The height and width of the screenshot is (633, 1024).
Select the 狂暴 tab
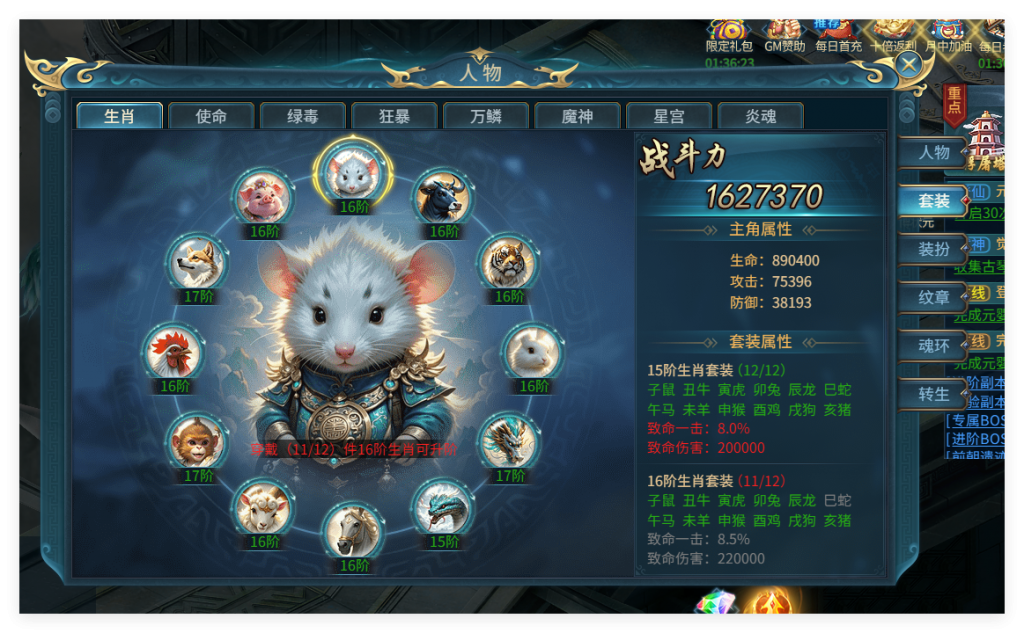pyautogui.click(x=394, y=116)
